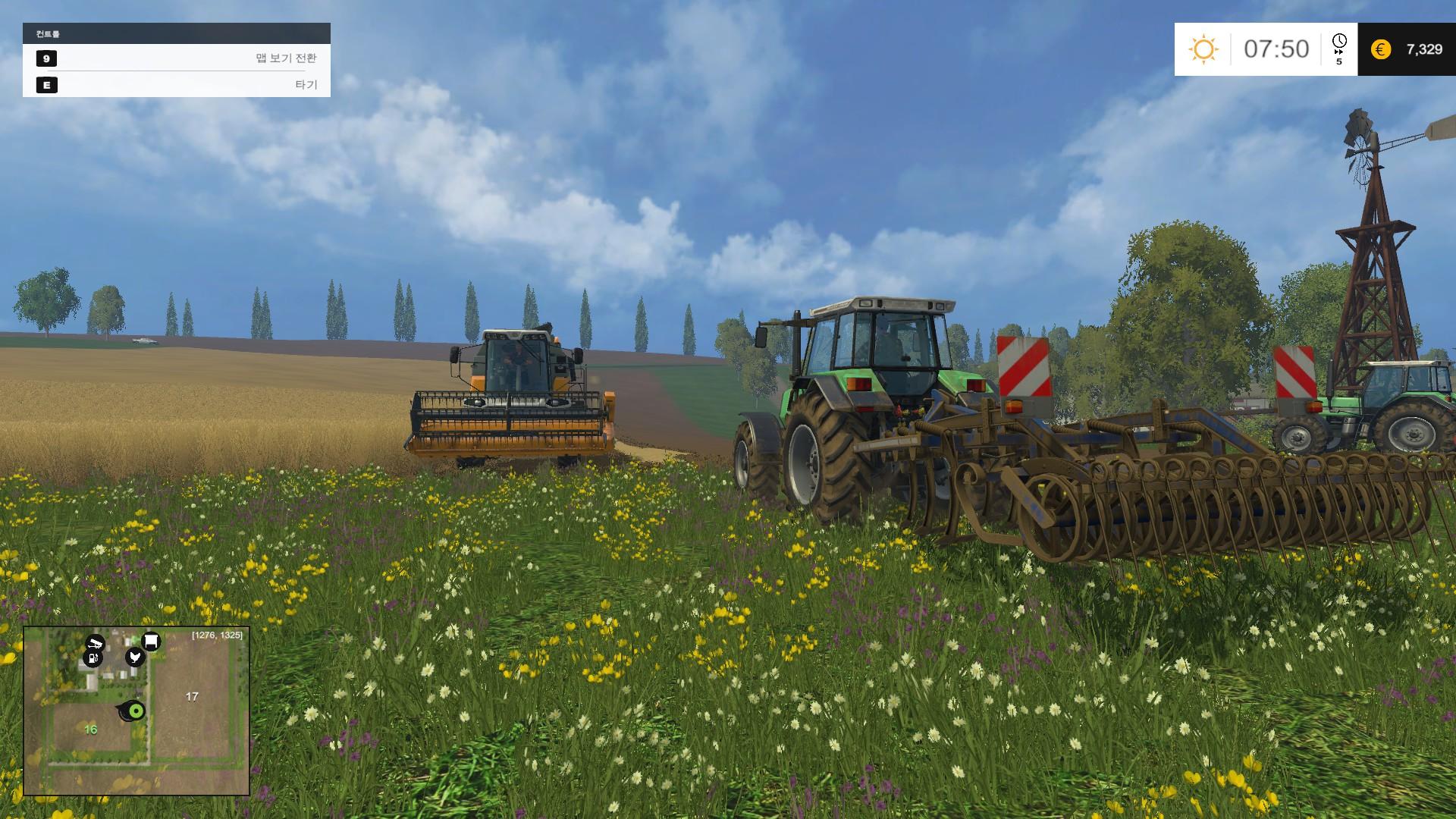This screenshot has width=1456, height=819.
Task: Open field 17 details on the minimap
Action: [191, 696]
